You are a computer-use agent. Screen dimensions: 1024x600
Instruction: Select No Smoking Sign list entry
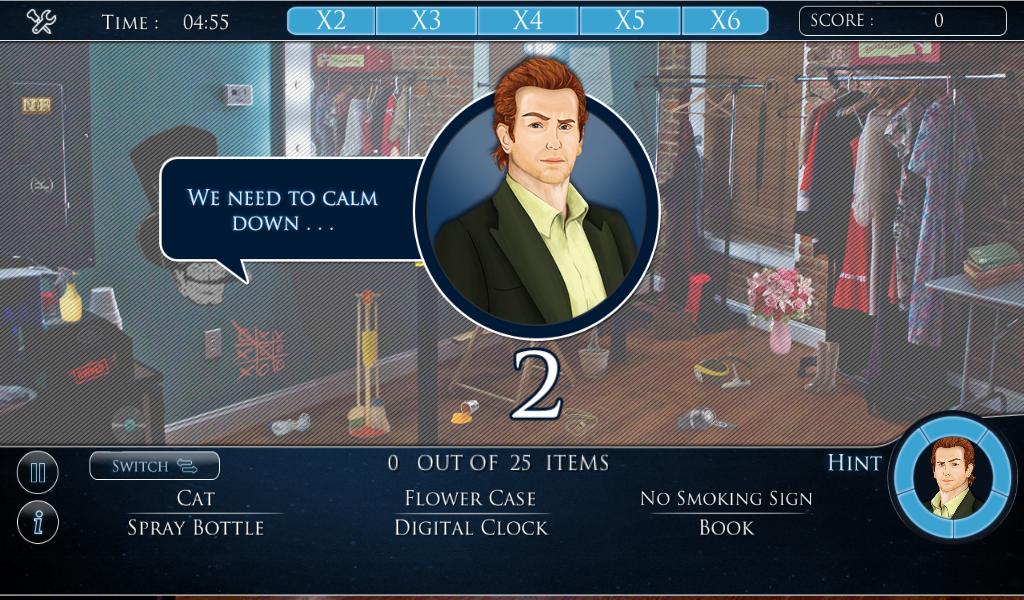(726, 498)
